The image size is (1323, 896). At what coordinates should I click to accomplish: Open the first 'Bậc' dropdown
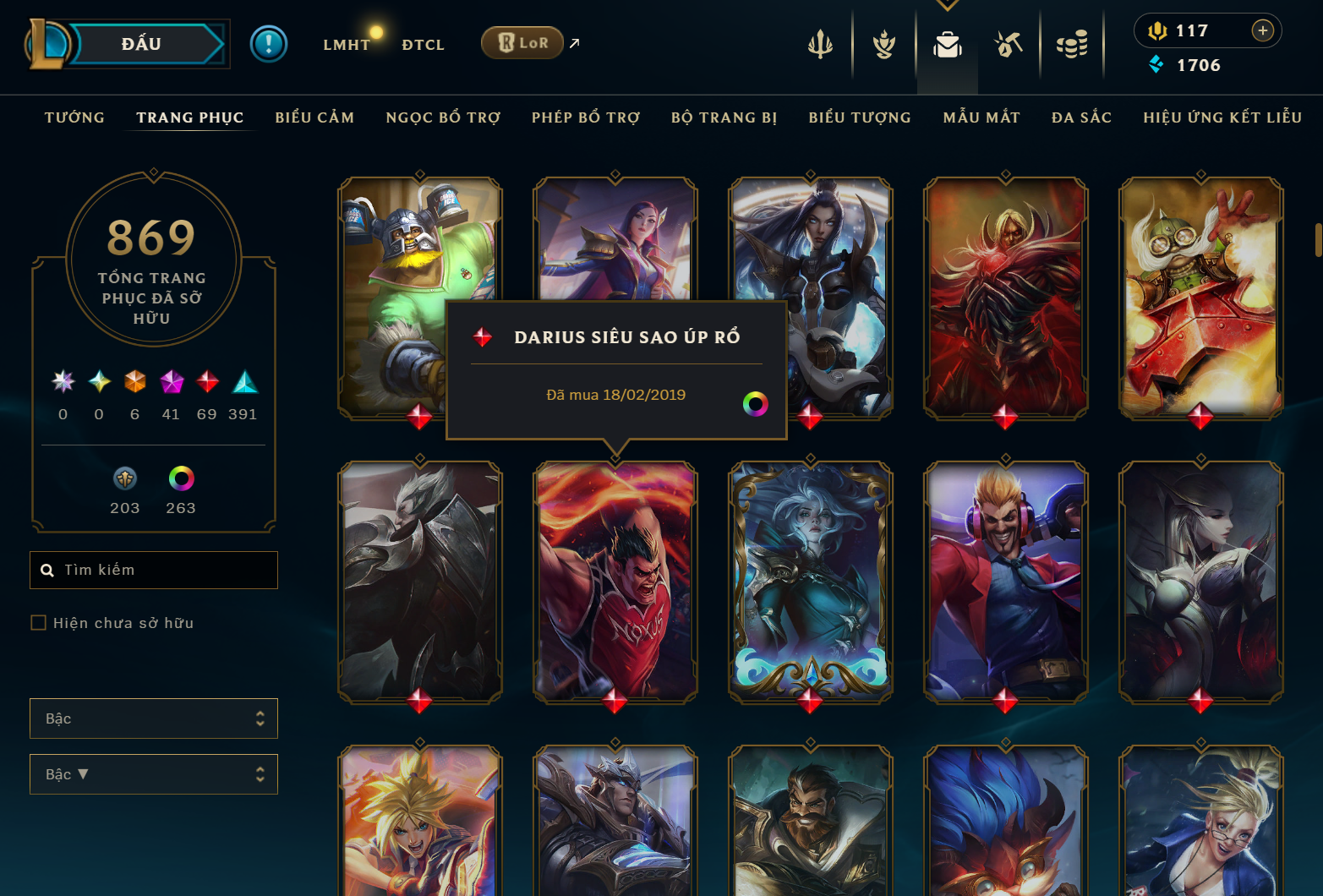coord(153,718)
